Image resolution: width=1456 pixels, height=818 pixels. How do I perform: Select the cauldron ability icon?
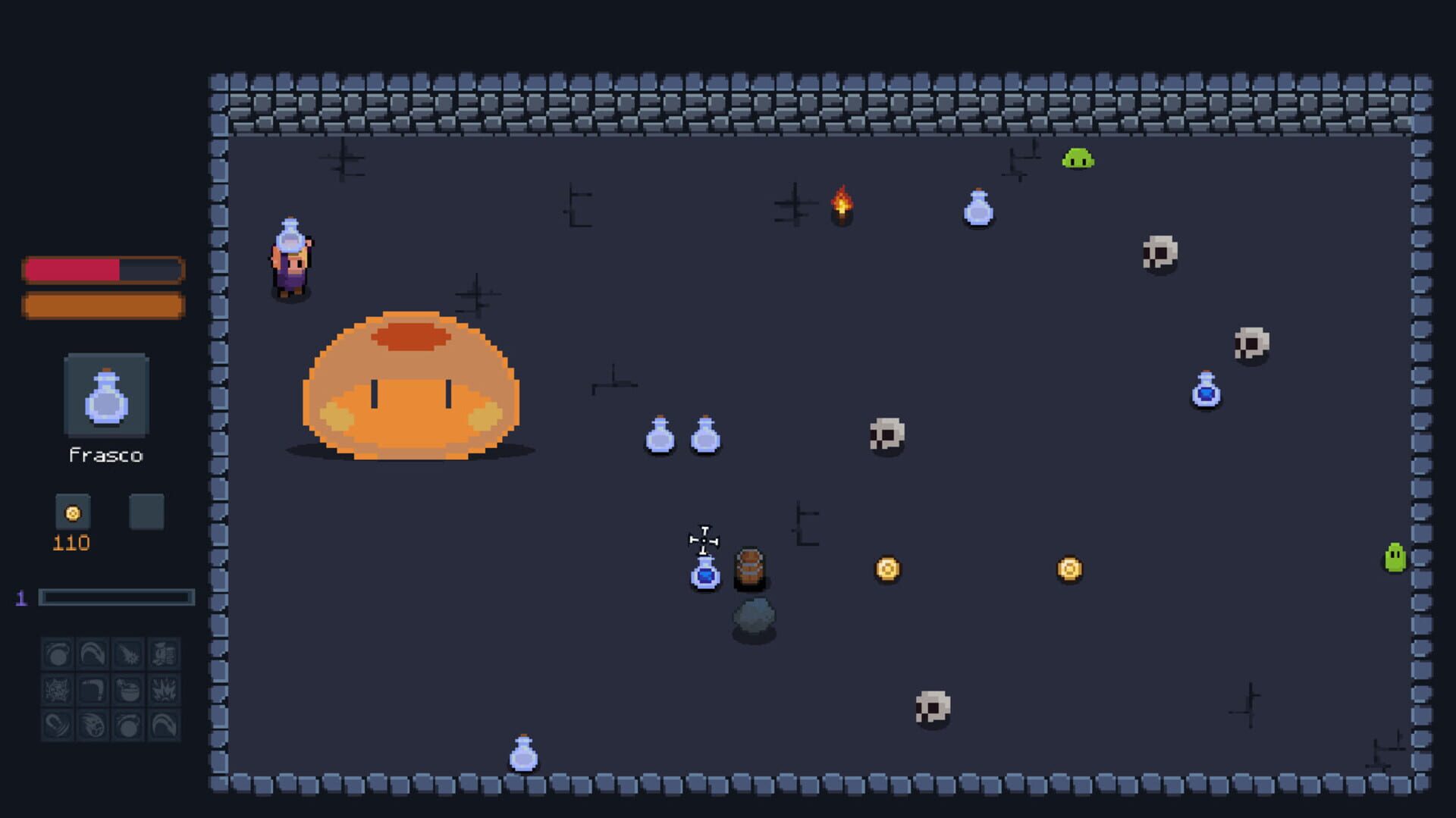tap(130, 690)
